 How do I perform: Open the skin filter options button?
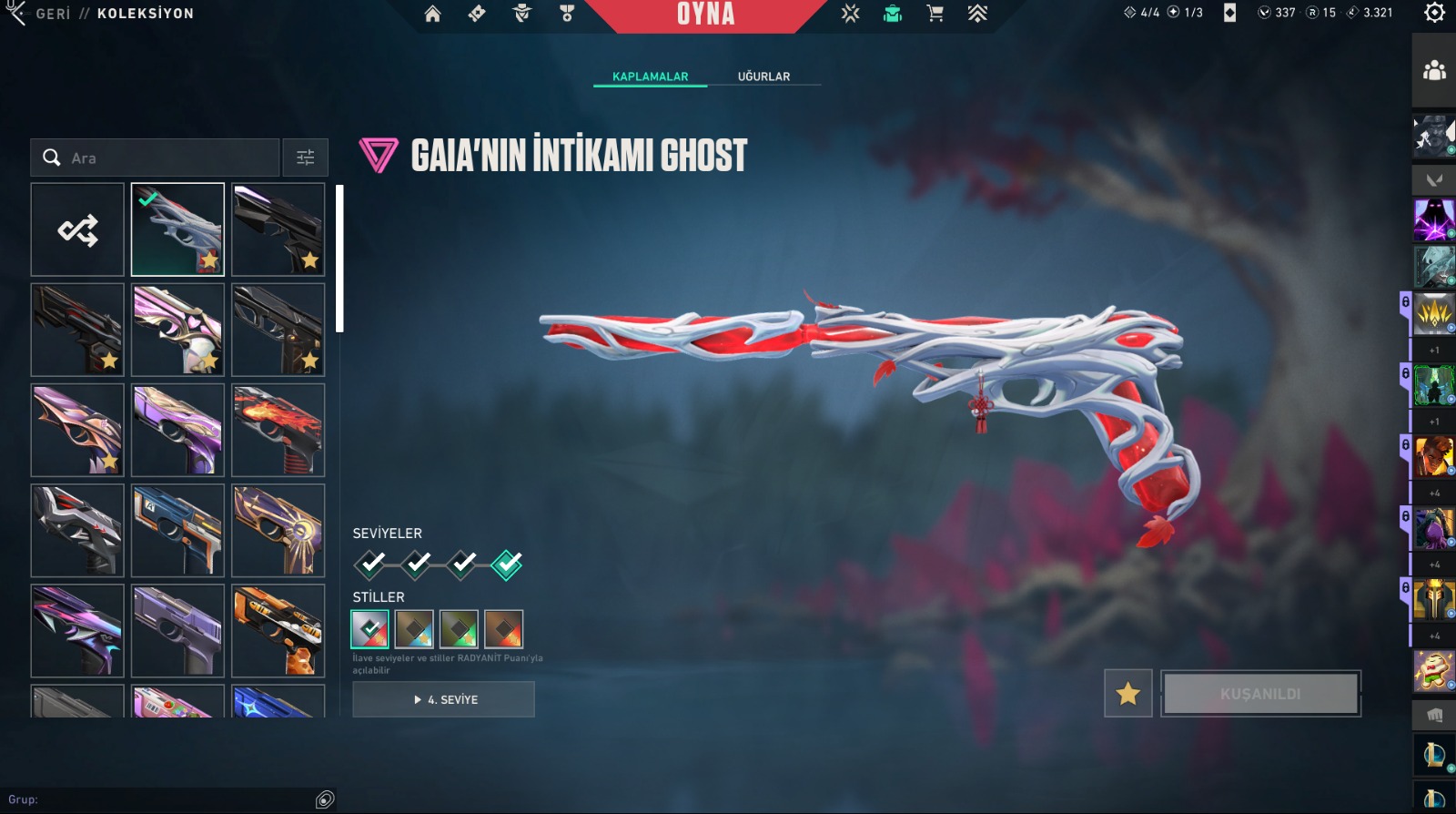tap(306, 158)
